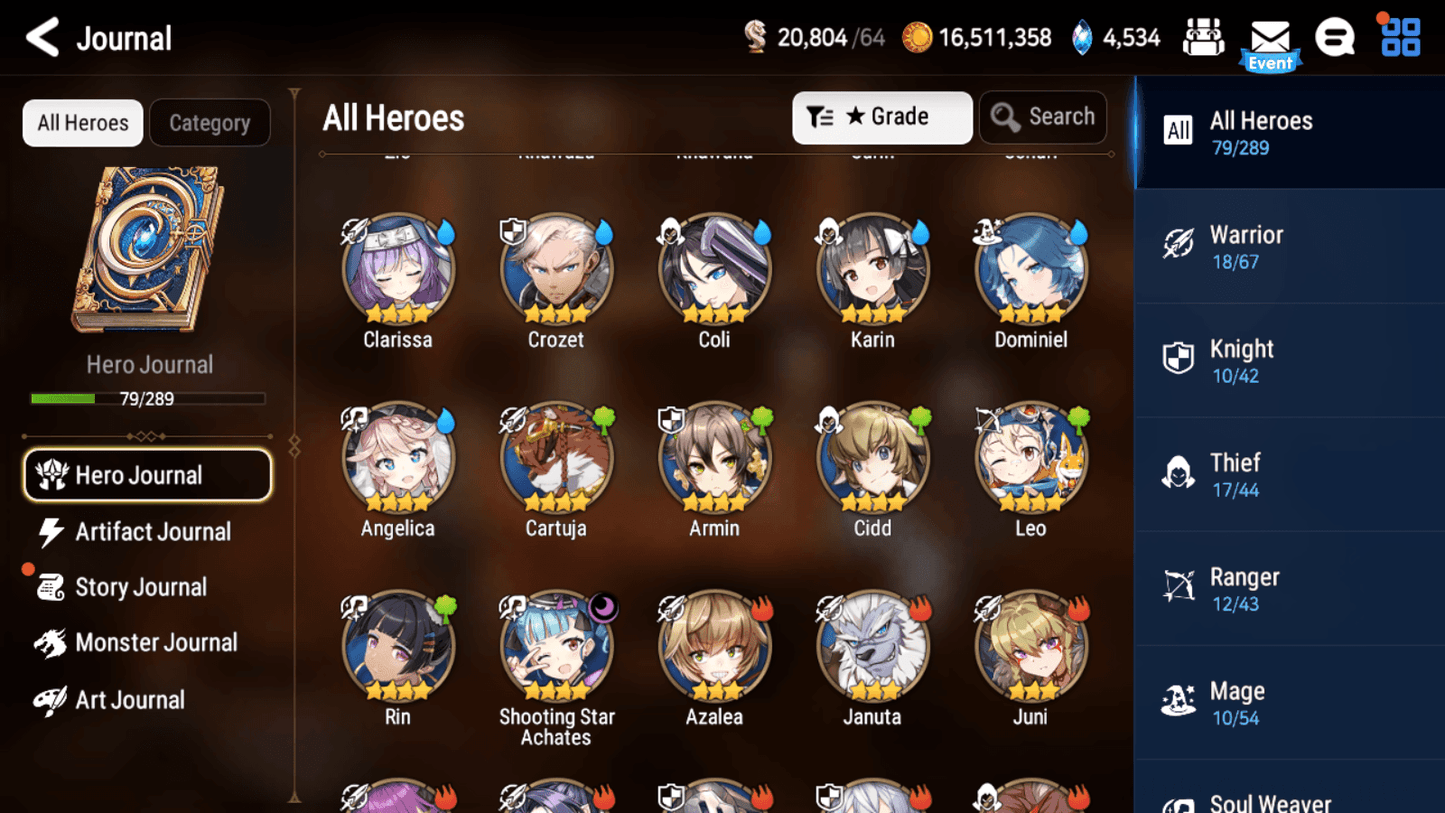The image size is (1445, 813).
Task: Select the Ranger class filter
Action: pyautogui.click(x=1289, y=587)
